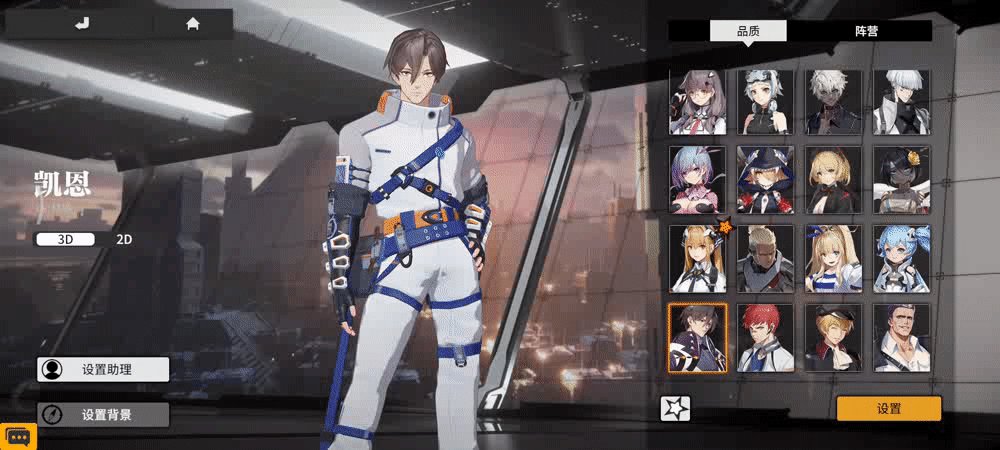1000x450 pixels.
Task: Click the 设置助理 button
Action: (103, 369)
